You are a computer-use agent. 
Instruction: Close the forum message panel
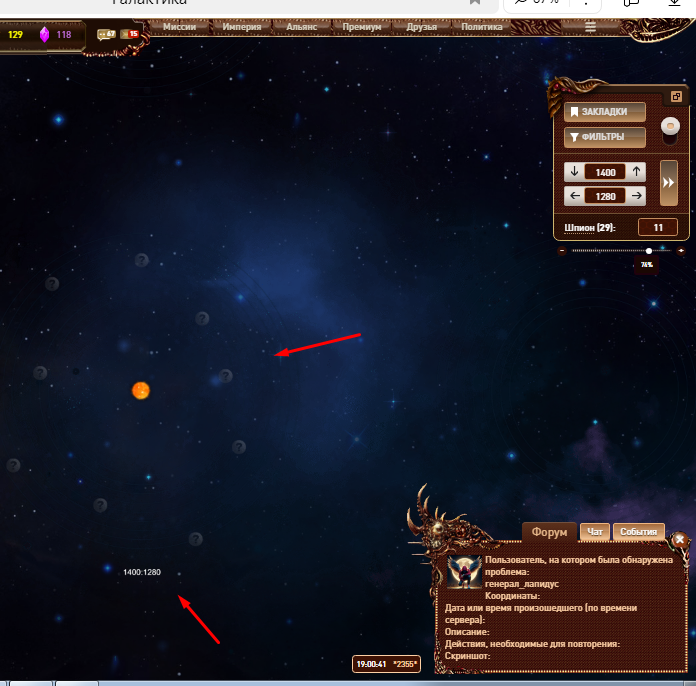[x=680, y=539]
